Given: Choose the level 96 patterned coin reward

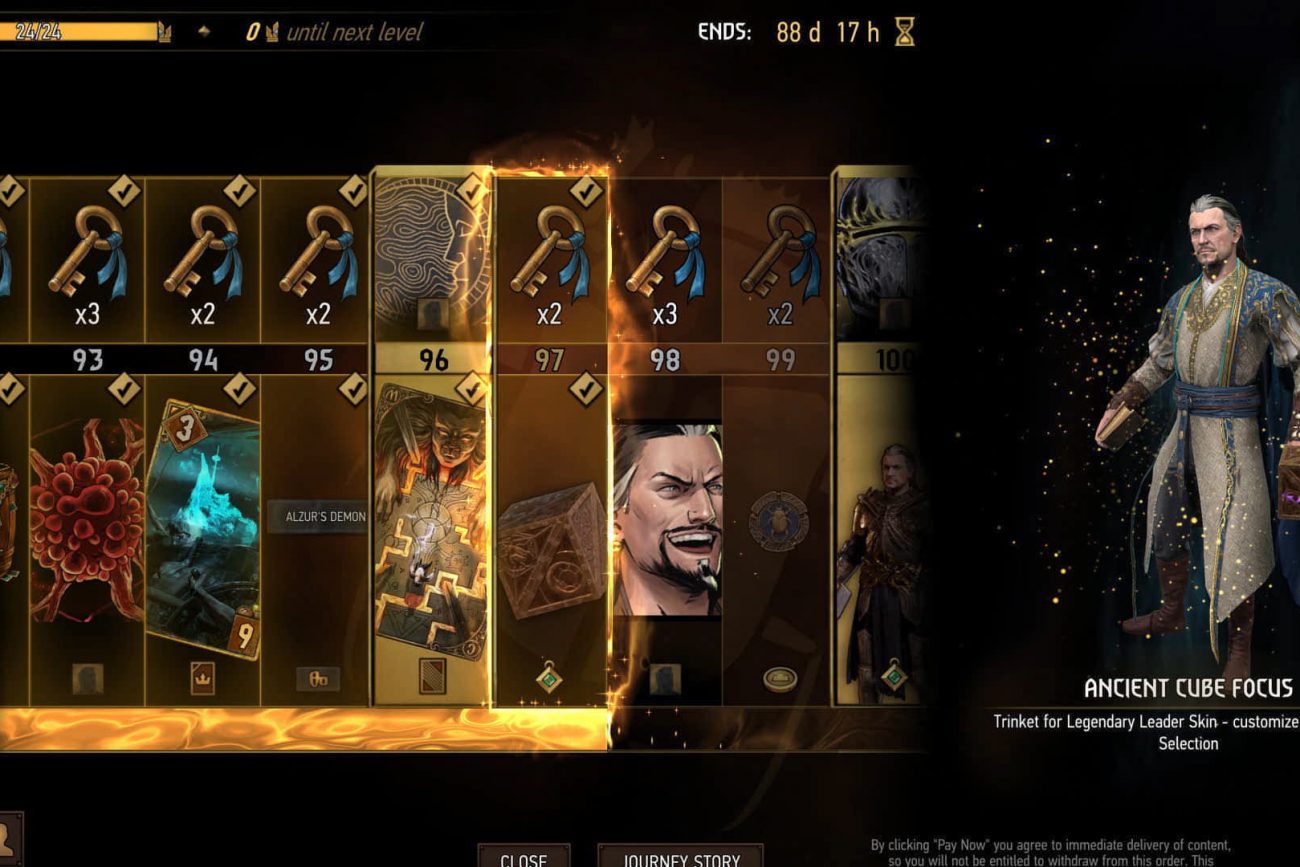Looking at the screenshot, I should coord(432,258).
